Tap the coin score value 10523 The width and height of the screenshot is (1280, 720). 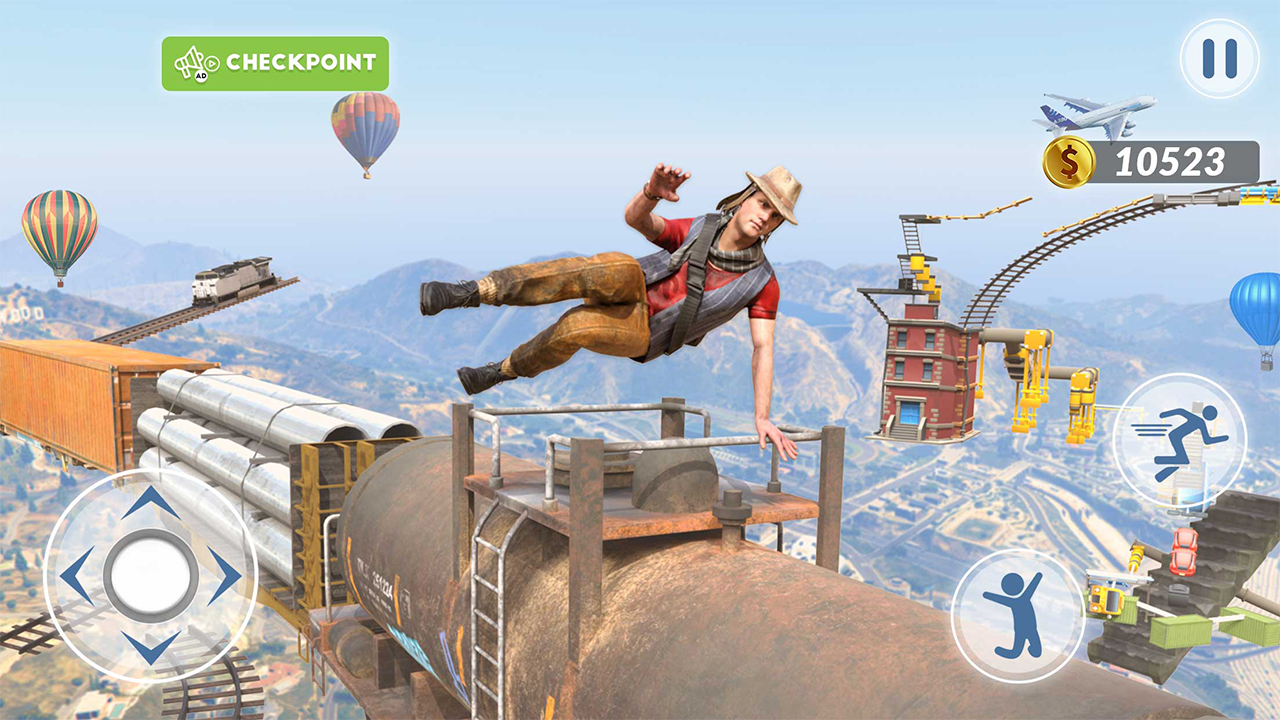[1170, 160]
